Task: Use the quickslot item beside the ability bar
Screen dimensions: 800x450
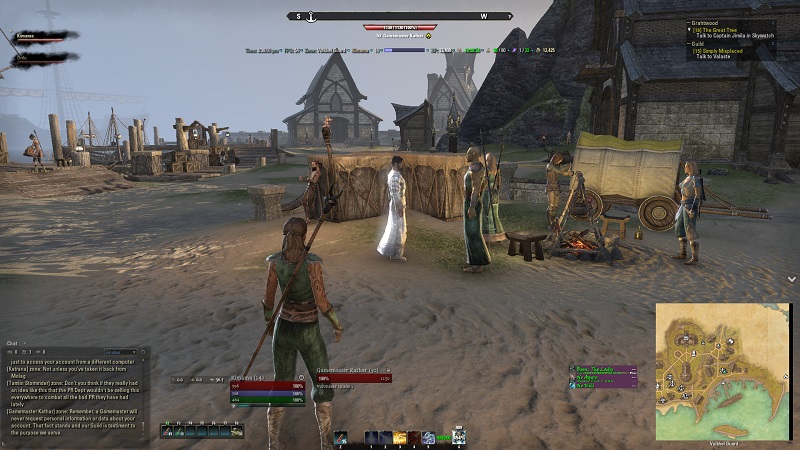Action: coord(341,437)
